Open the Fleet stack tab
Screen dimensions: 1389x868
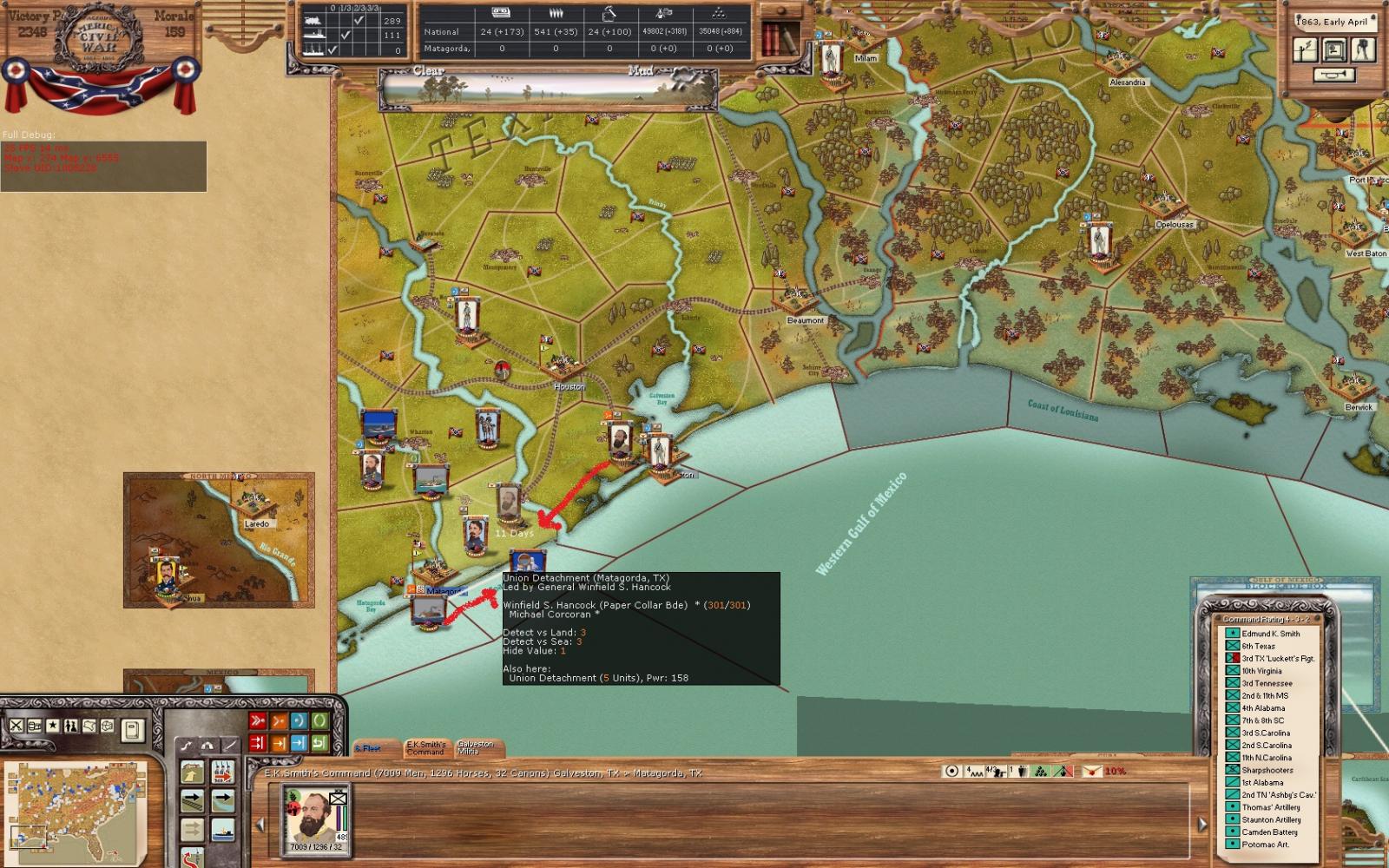click(371, 748)
